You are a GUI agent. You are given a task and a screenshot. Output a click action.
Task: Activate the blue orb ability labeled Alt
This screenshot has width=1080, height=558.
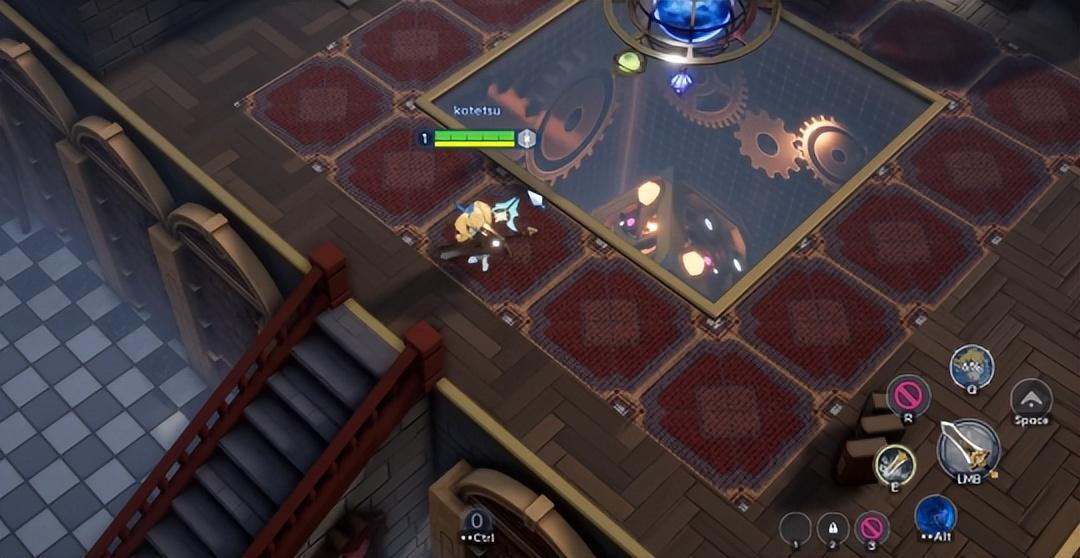[935, 515]
